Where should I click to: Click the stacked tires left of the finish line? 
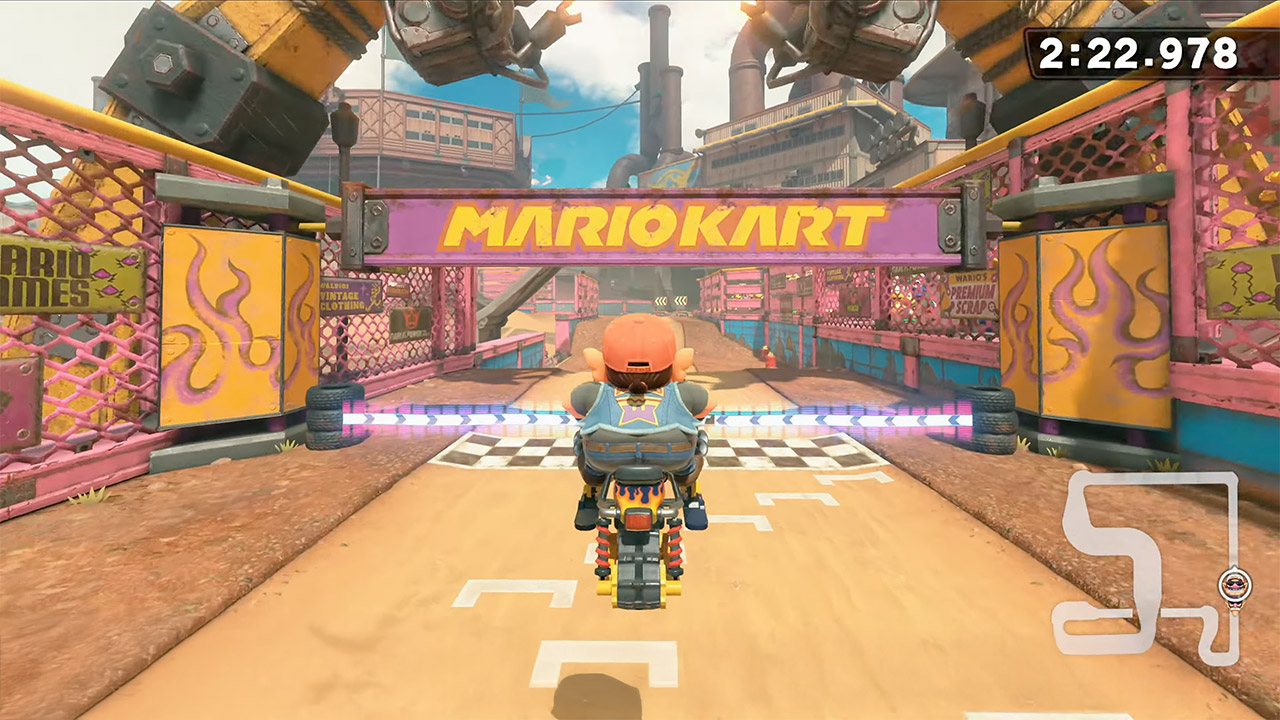tap(325, 414)
